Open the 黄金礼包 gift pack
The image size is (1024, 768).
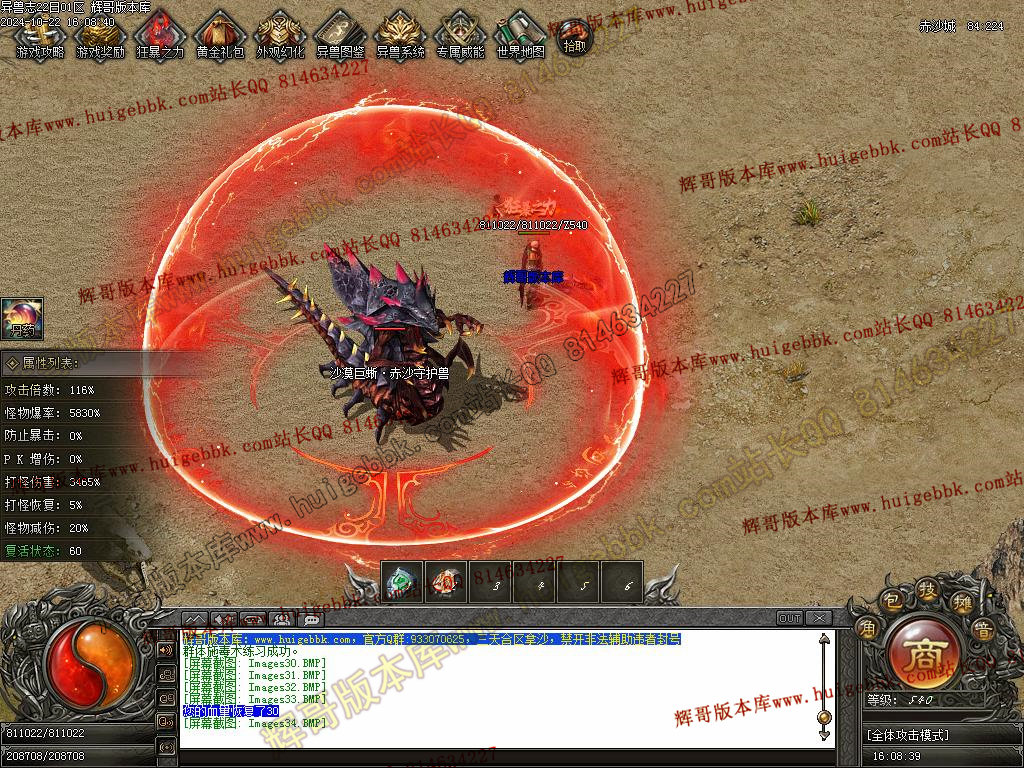tap(220, 35)
